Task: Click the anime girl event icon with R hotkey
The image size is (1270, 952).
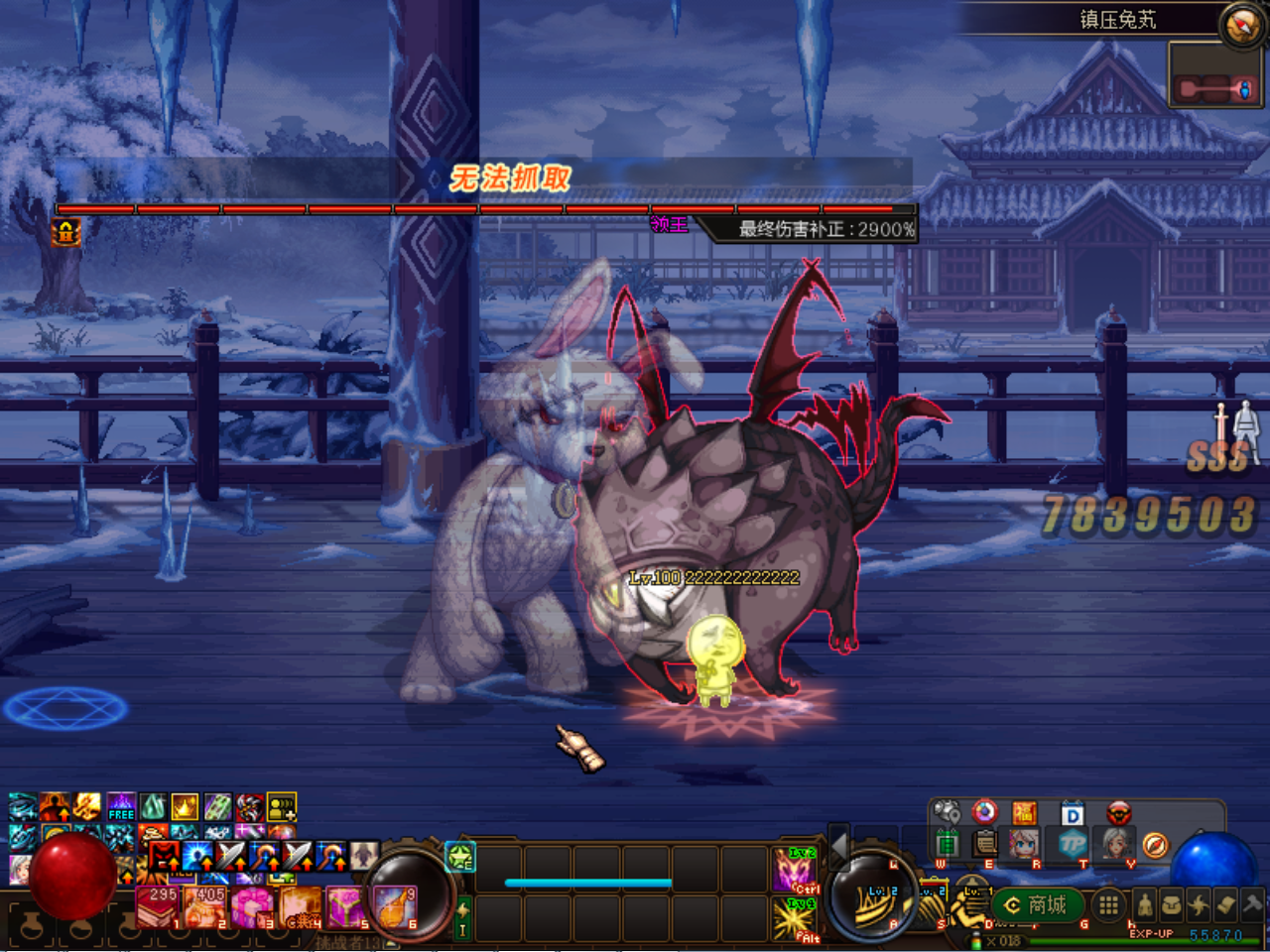Action: pos(1022,845)
